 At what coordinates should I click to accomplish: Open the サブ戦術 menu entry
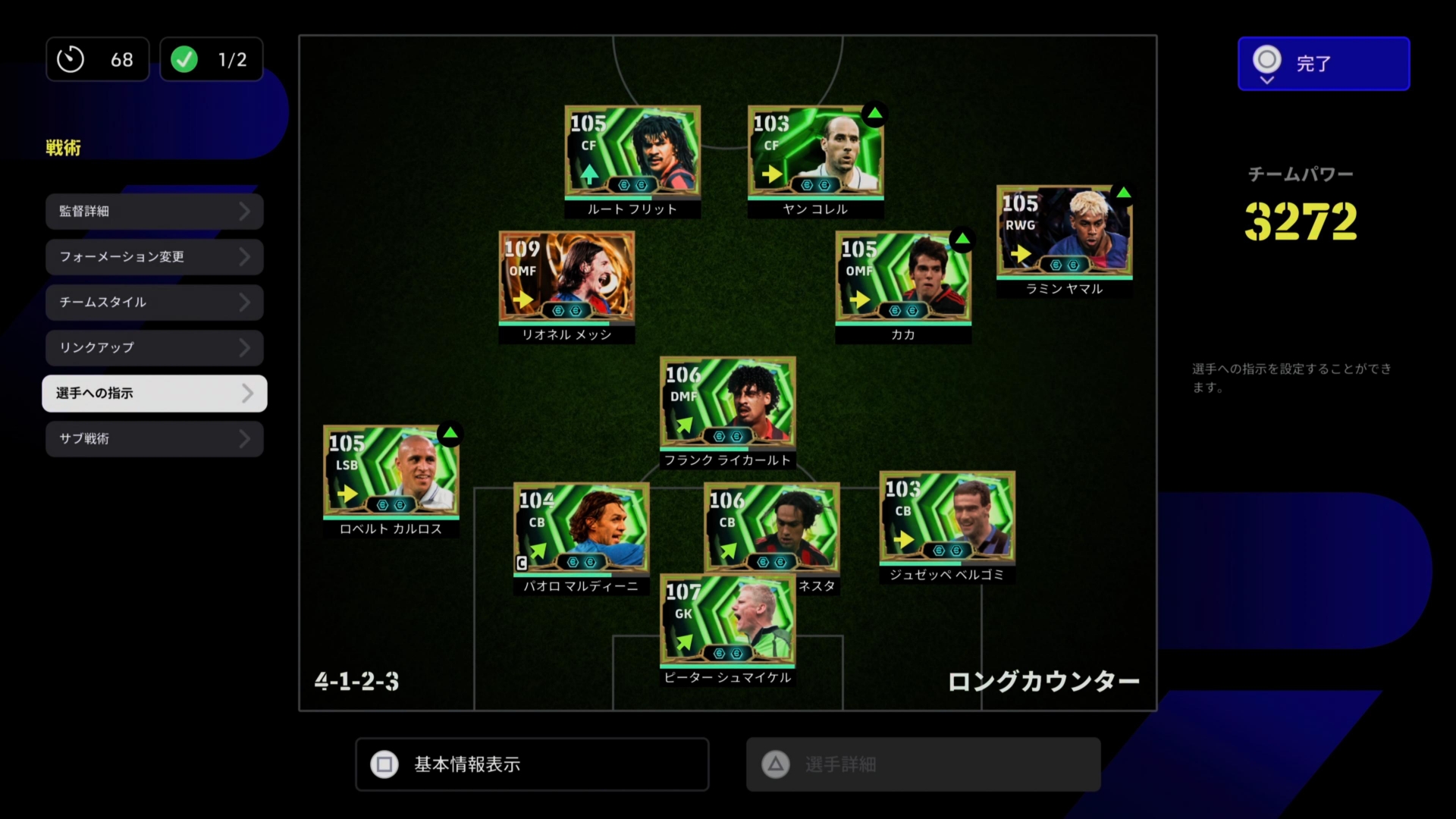pos(154,439)
